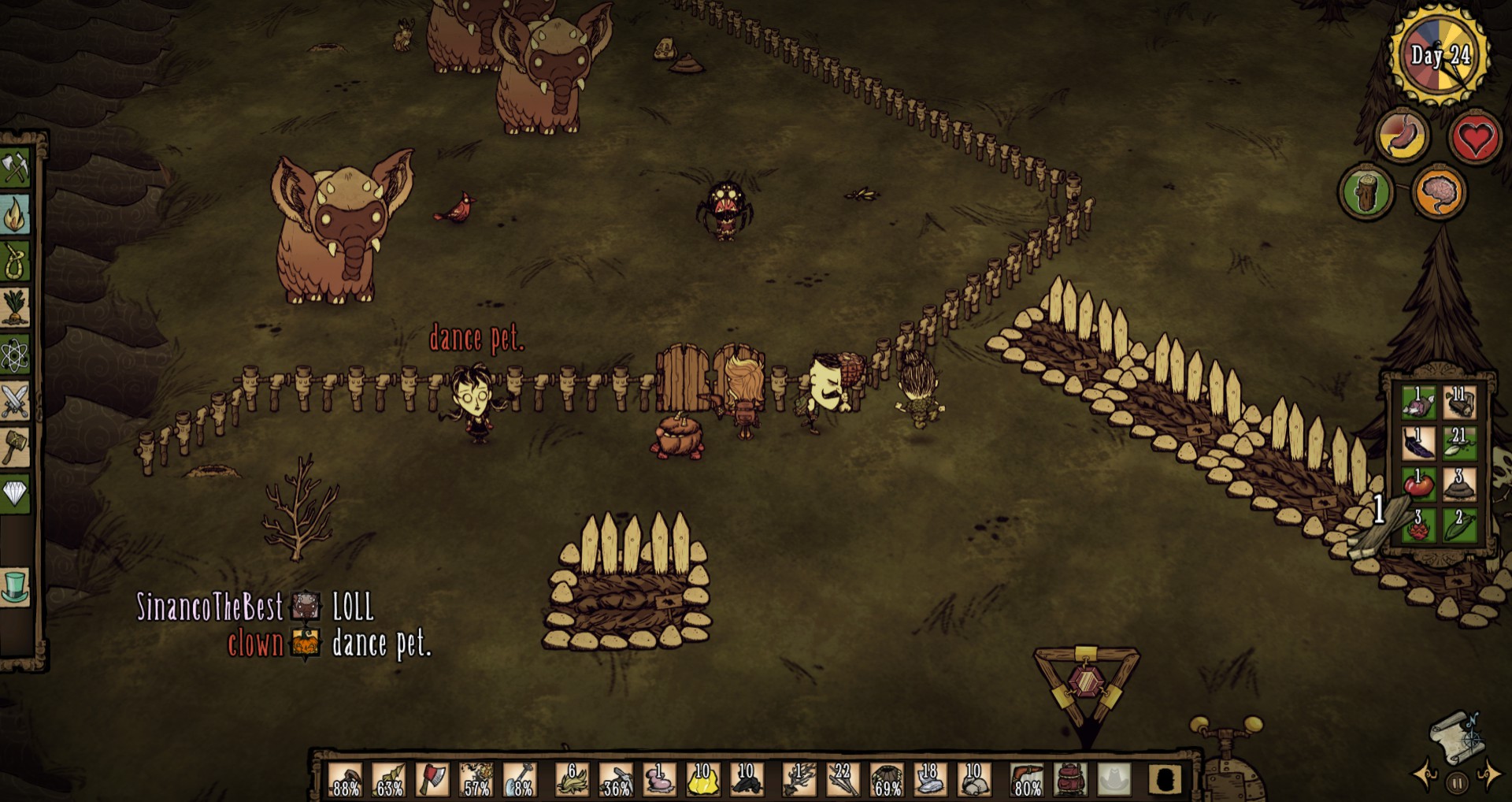Click the pause button
This screenshot has height=802, width=1512.
[x=1457, y=783]
